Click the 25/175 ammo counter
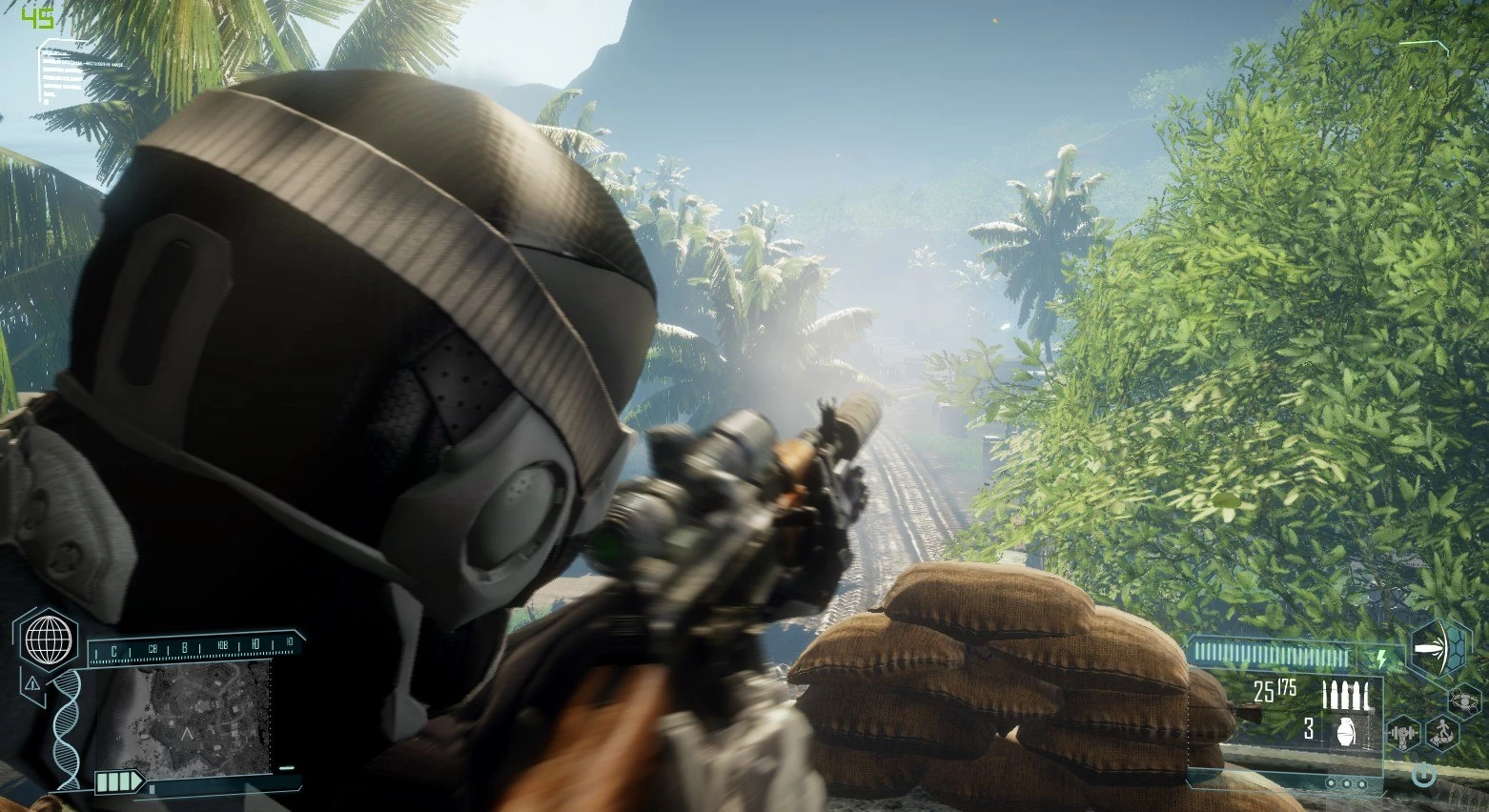This screenshot has width=1489, height=812. pos(1275,689)
